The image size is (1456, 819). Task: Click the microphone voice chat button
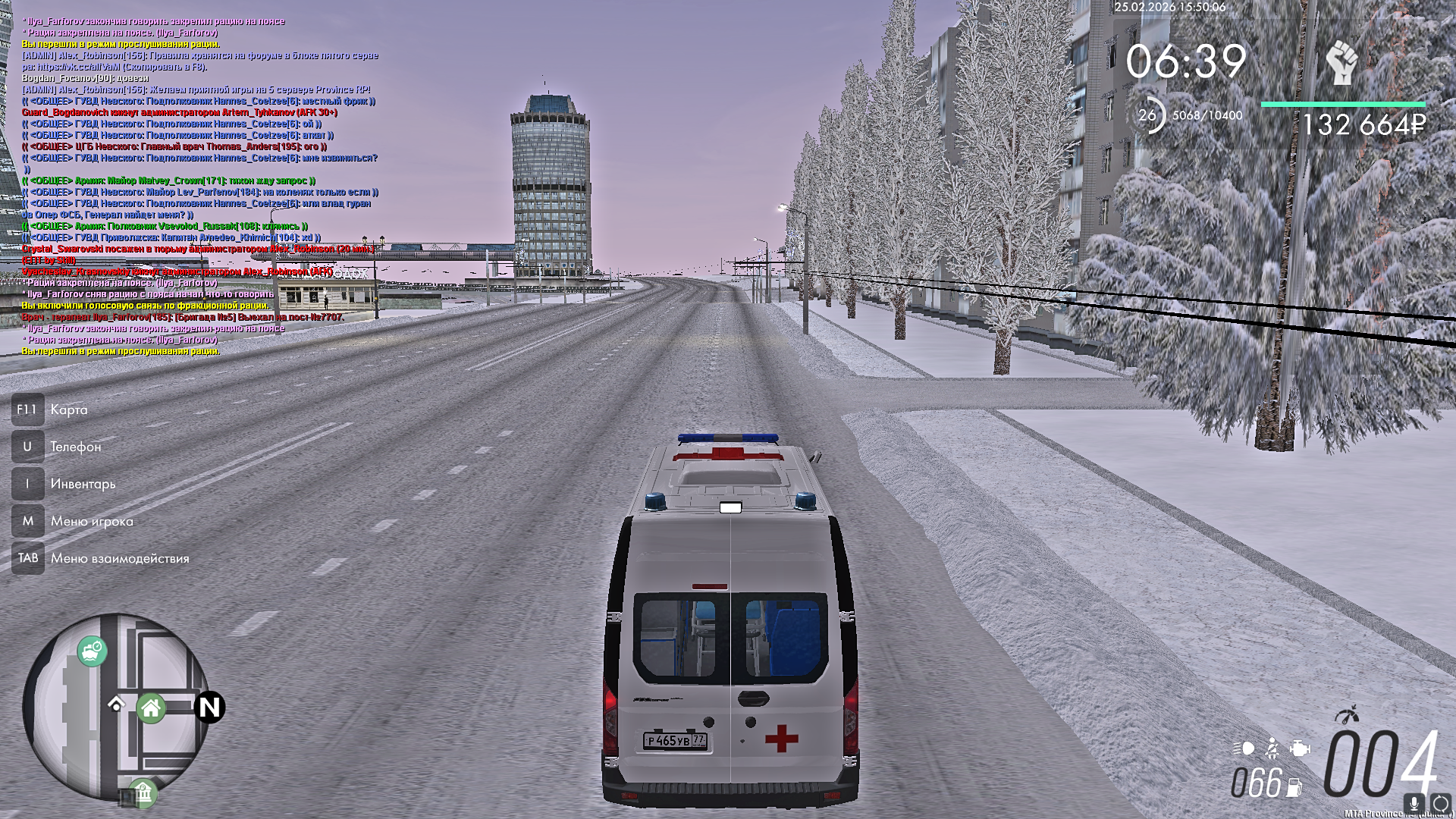point(1414,803)
